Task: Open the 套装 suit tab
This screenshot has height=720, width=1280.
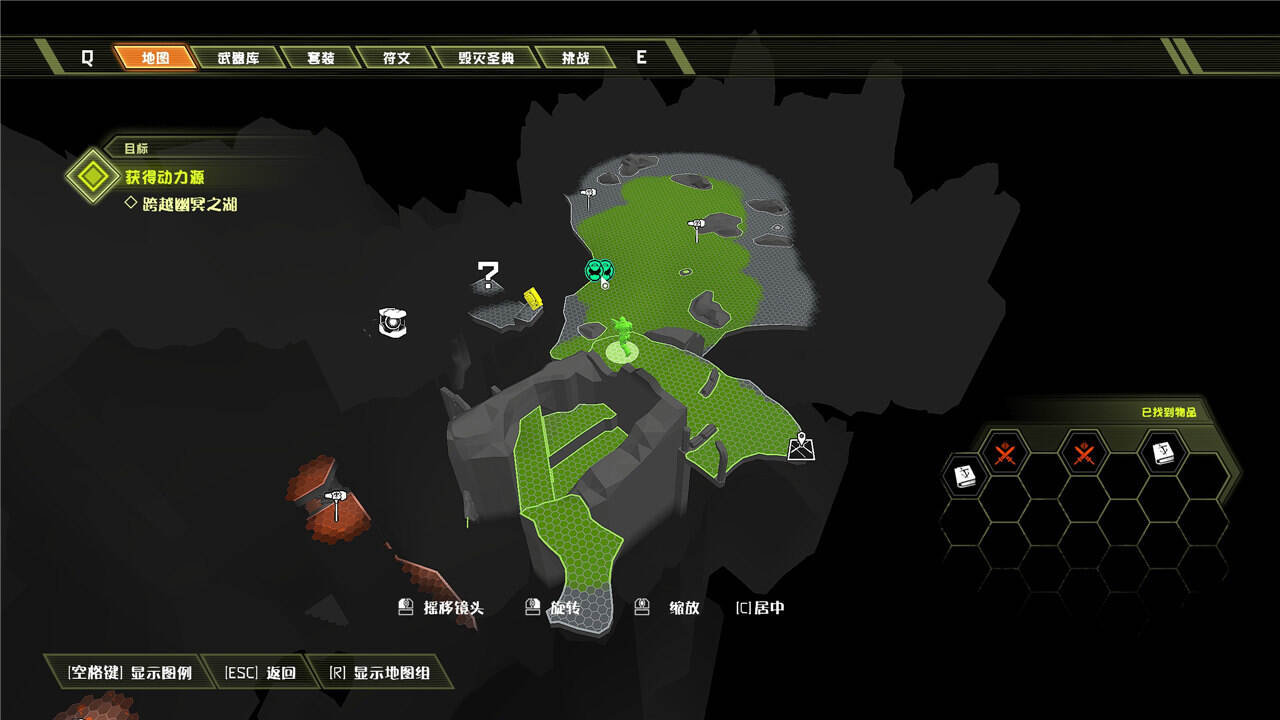Action: tap(321, 57)
